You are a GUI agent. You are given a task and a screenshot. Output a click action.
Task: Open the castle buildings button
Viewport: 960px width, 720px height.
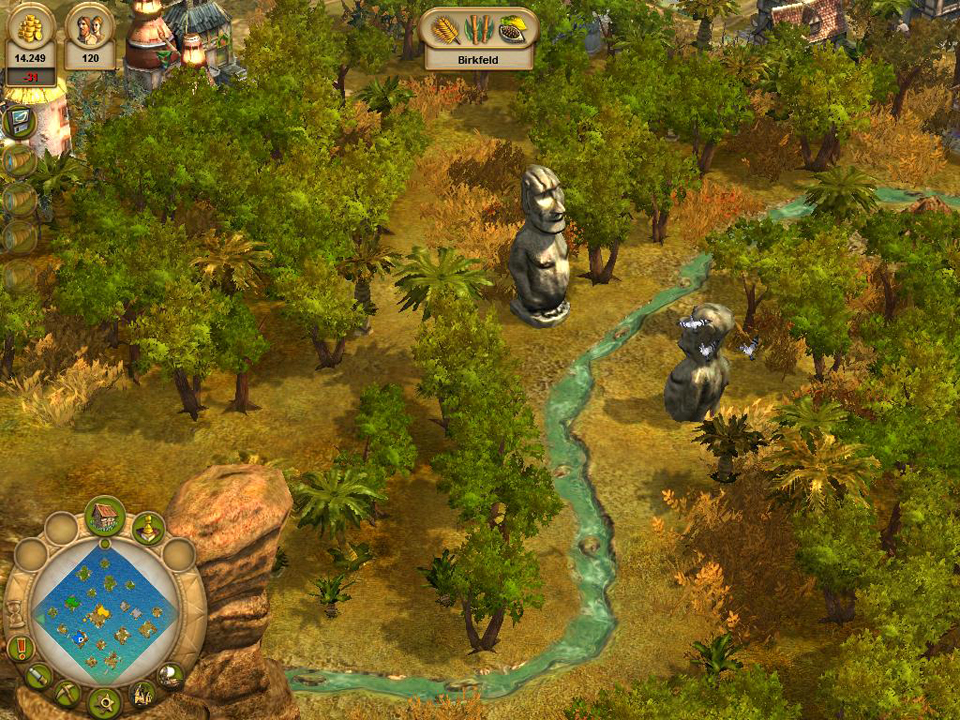point(143,692)
